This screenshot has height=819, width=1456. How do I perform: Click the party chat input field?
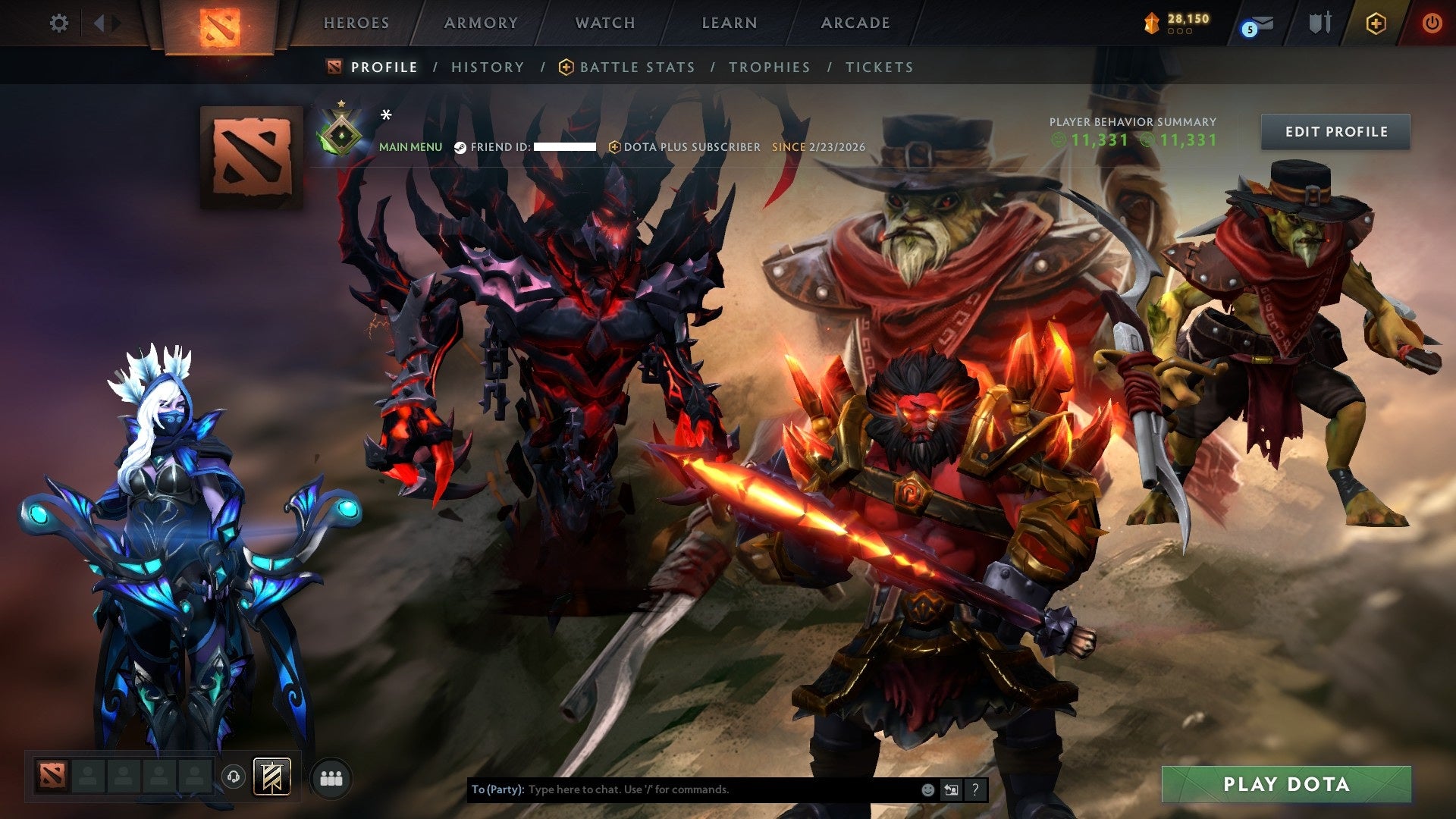point(682,789)
